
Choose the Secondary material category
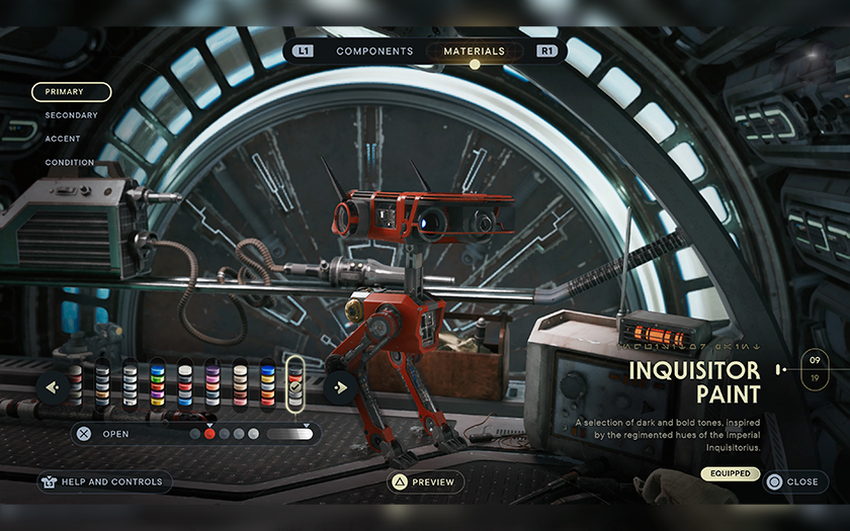71,115
